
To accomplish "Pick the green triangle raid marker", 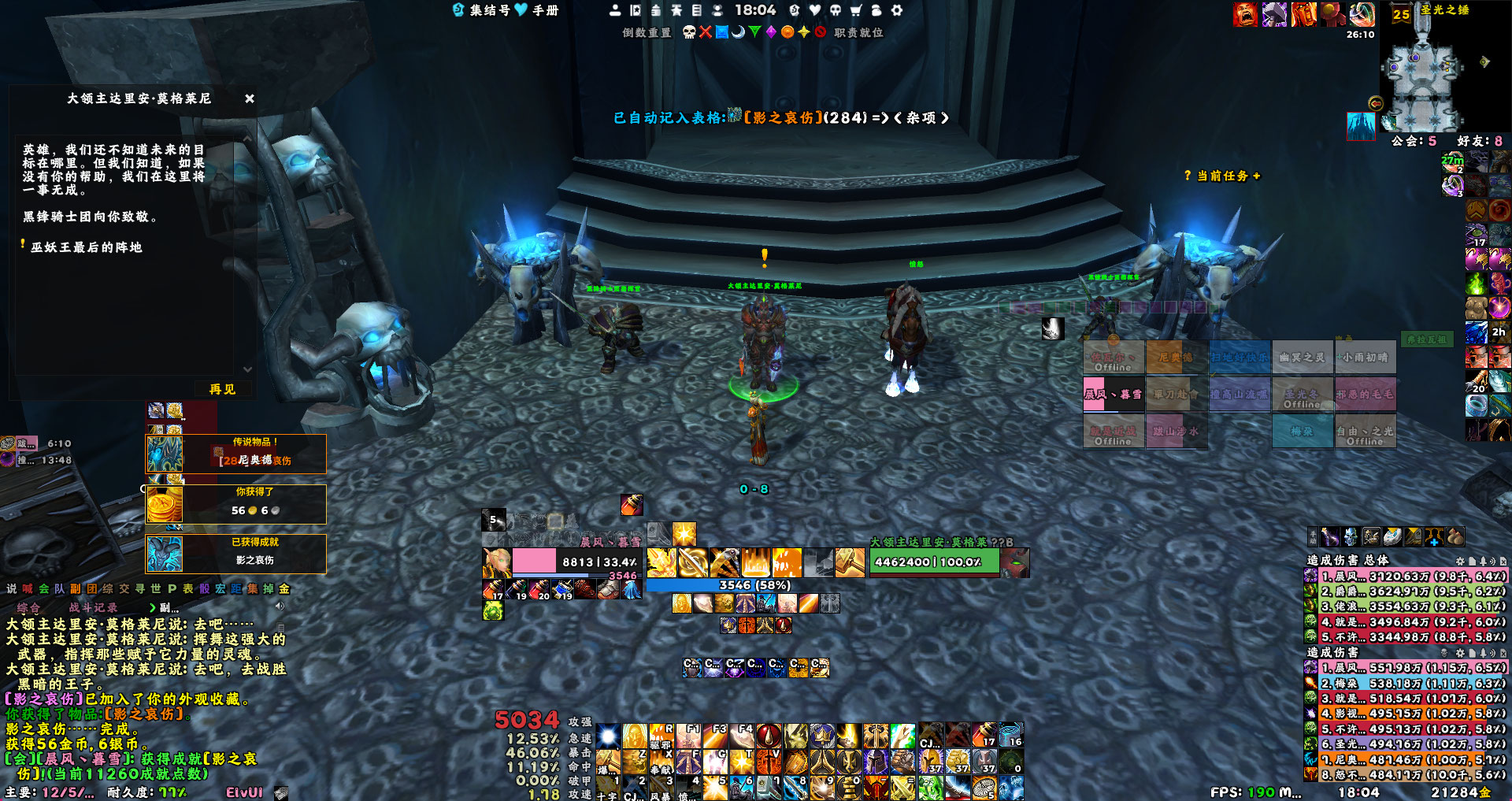I will pos(754,32).
